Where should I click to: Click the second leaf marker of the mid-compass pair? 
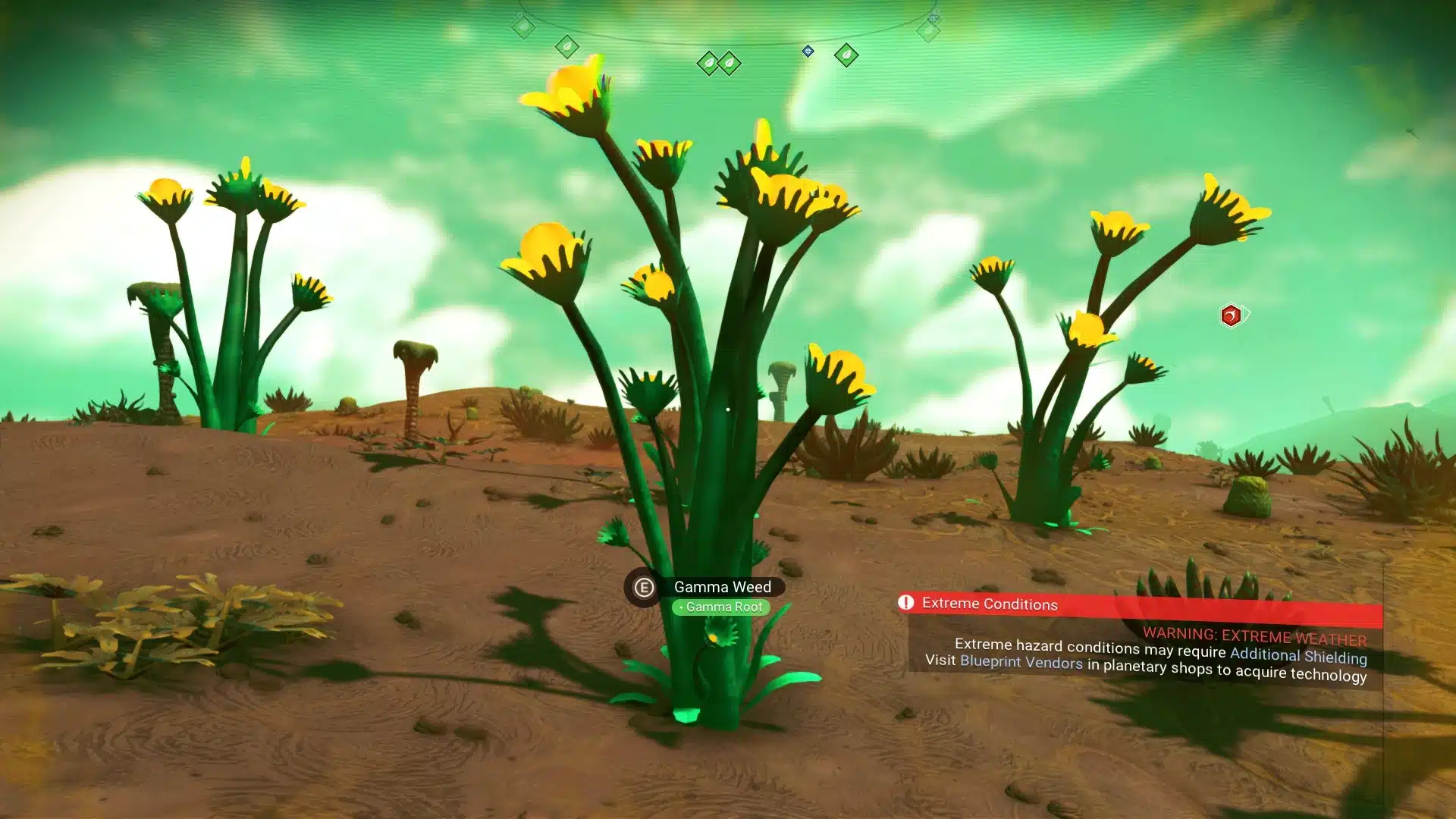(730, 61)
